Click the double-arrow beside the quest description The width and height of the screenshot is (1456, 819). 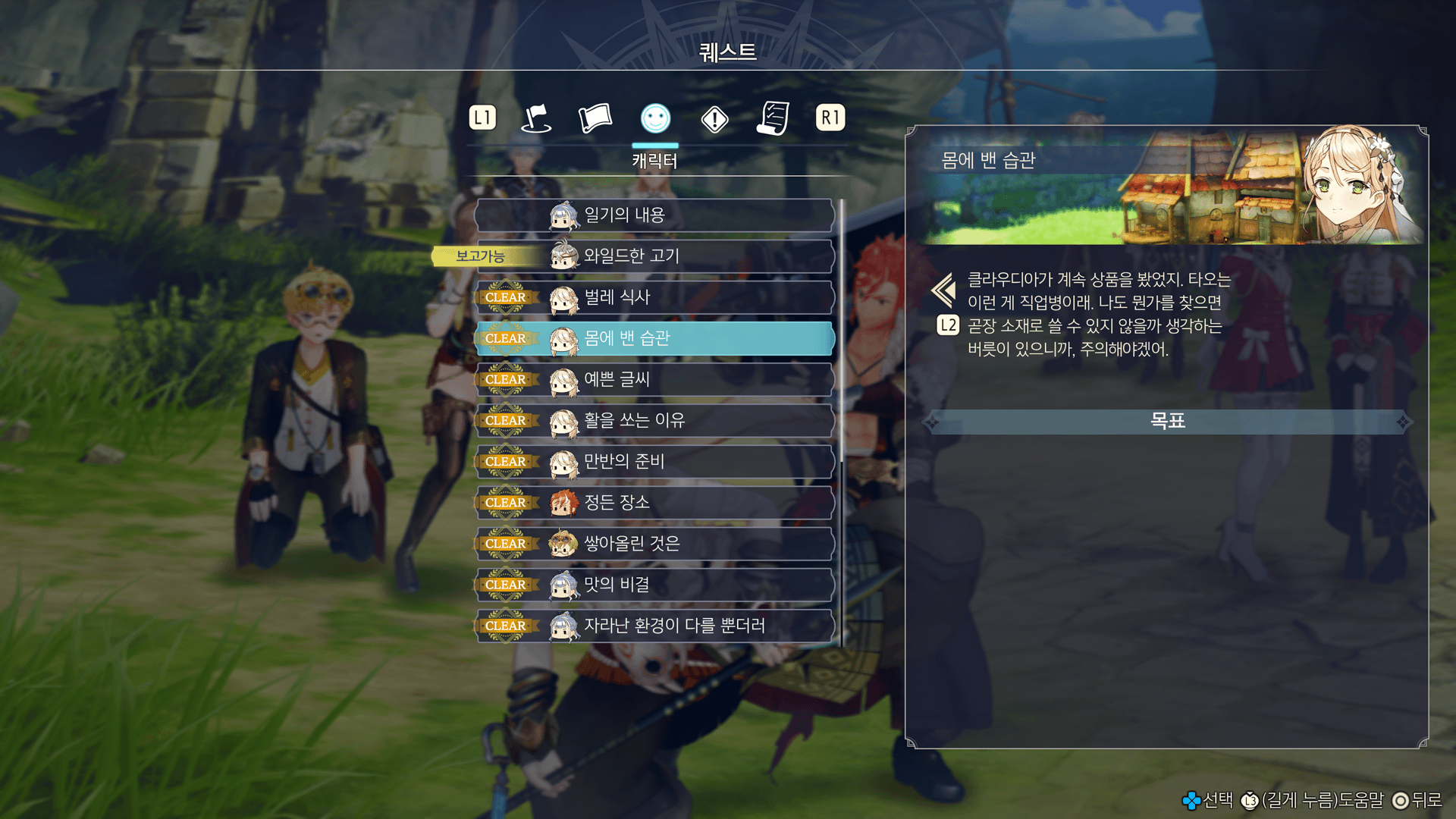click(x=944, y=290)
